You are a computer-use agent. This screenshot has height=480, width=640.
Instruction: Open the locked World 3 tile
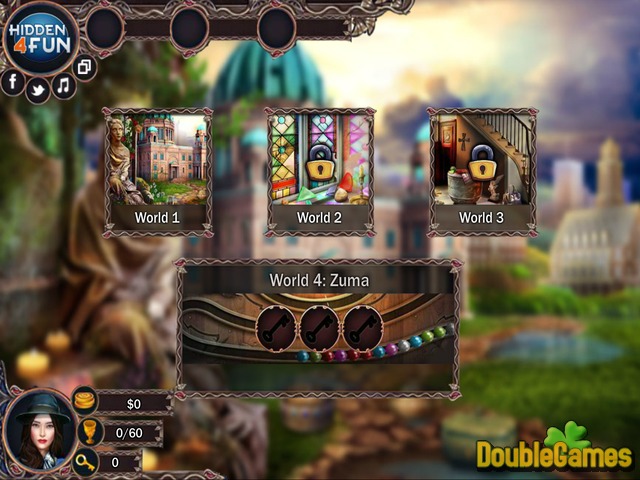pos(482,171)
